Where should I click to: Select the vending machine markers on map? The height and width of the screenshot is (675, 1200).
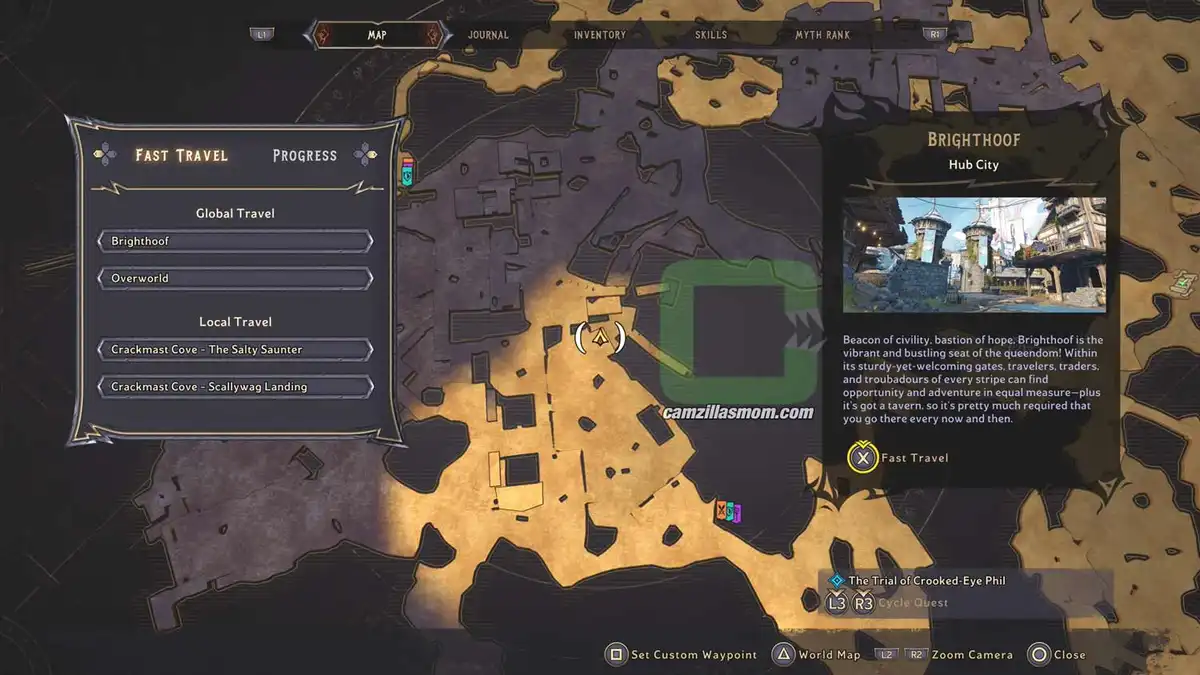[728, 512]
